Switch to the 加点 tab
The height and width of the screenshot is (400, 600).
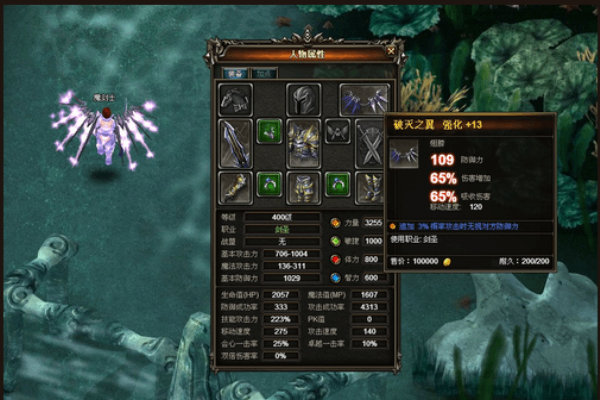264,73
